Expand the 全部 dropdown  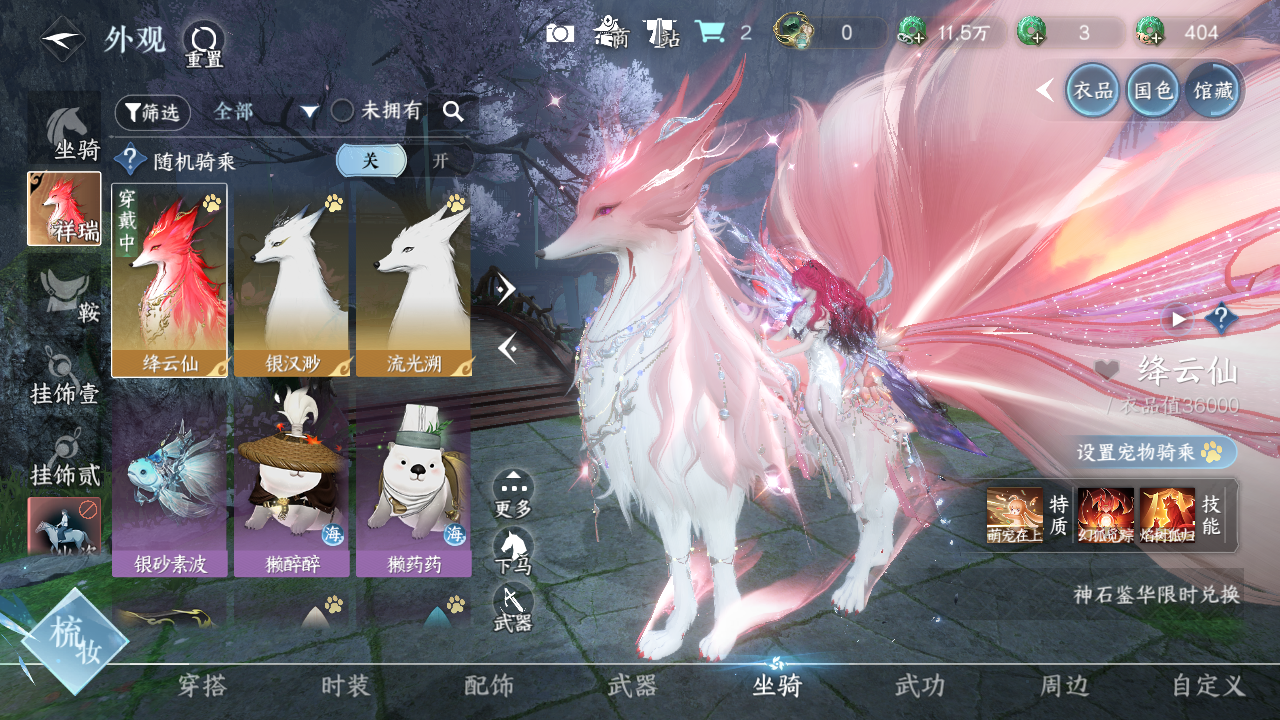click(309, 112)
